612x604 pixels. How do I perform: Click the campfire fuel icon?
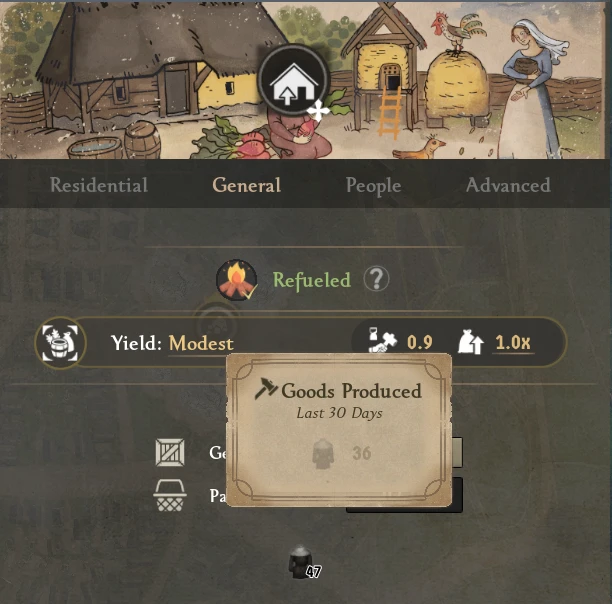[x=236, y=280]
